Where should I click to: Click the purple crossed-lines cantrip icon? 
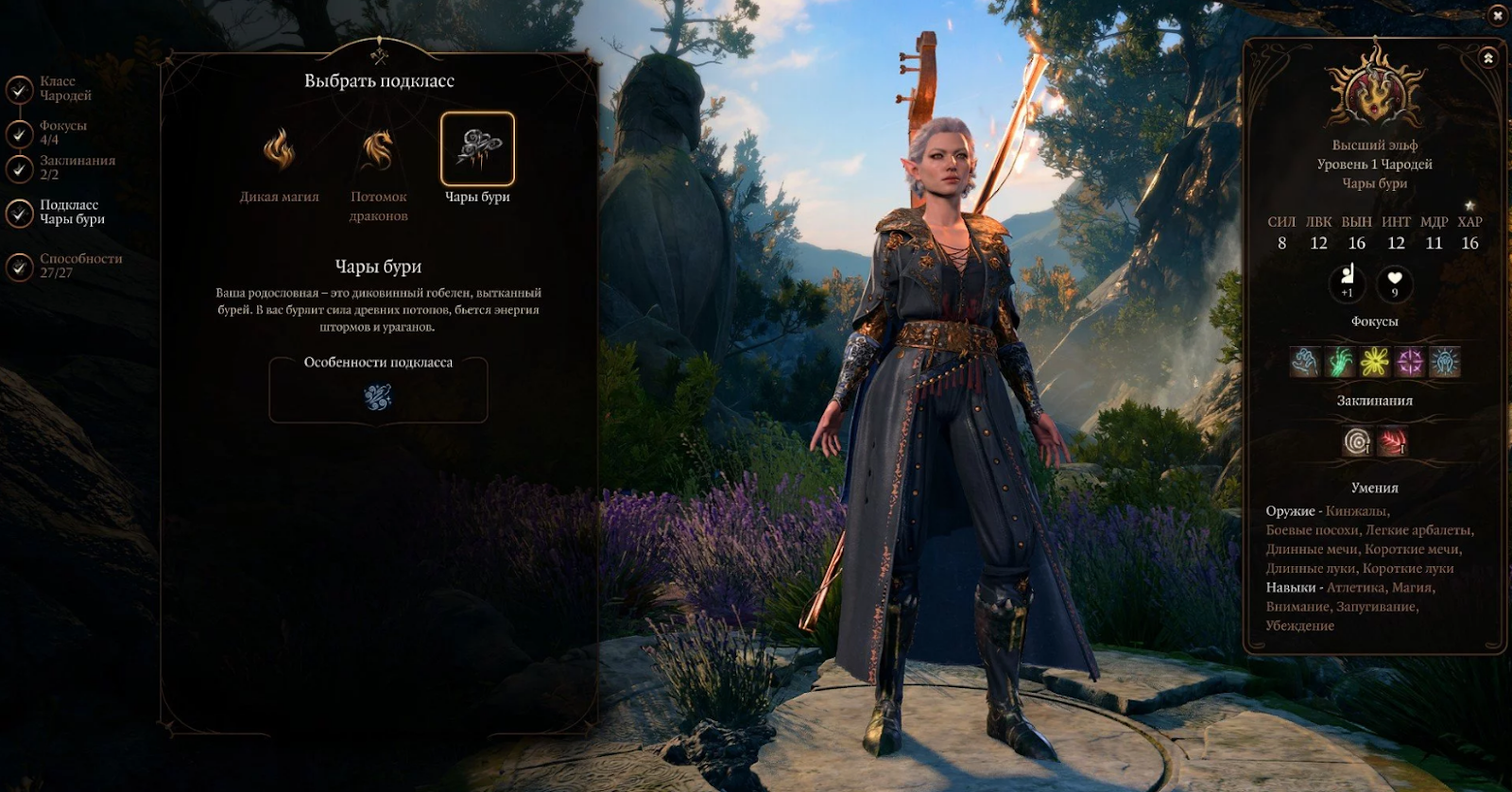(x=1410, y=362)
